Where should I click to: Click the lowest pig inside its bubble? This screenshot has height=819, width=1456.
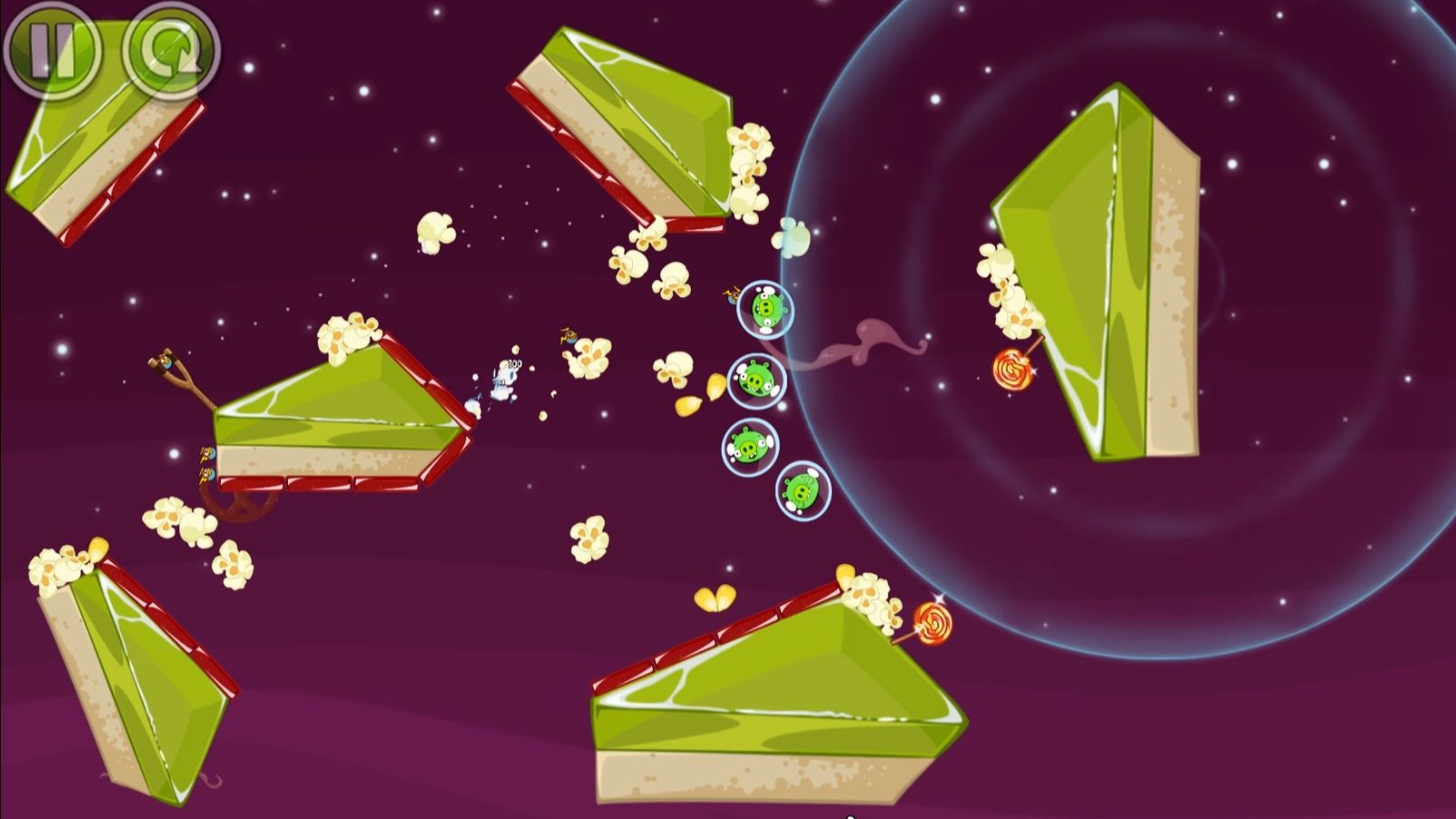click(x=801, y=489)
